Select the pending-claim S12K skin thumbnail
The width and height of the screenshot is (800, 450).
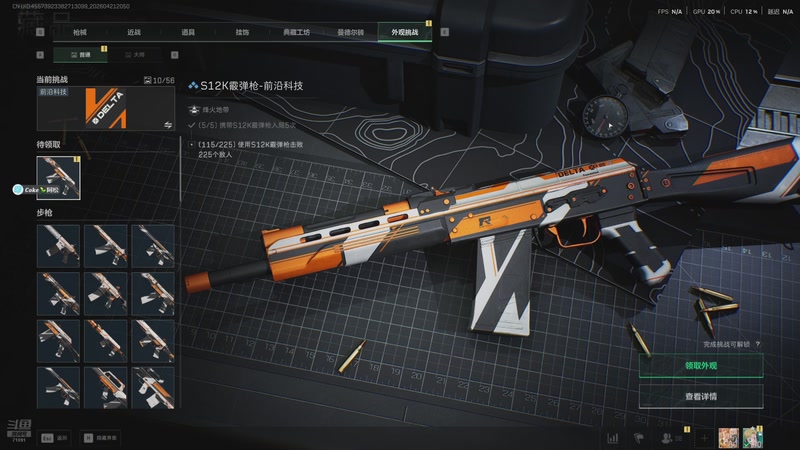pyautogui.click(x=58, y=177)
